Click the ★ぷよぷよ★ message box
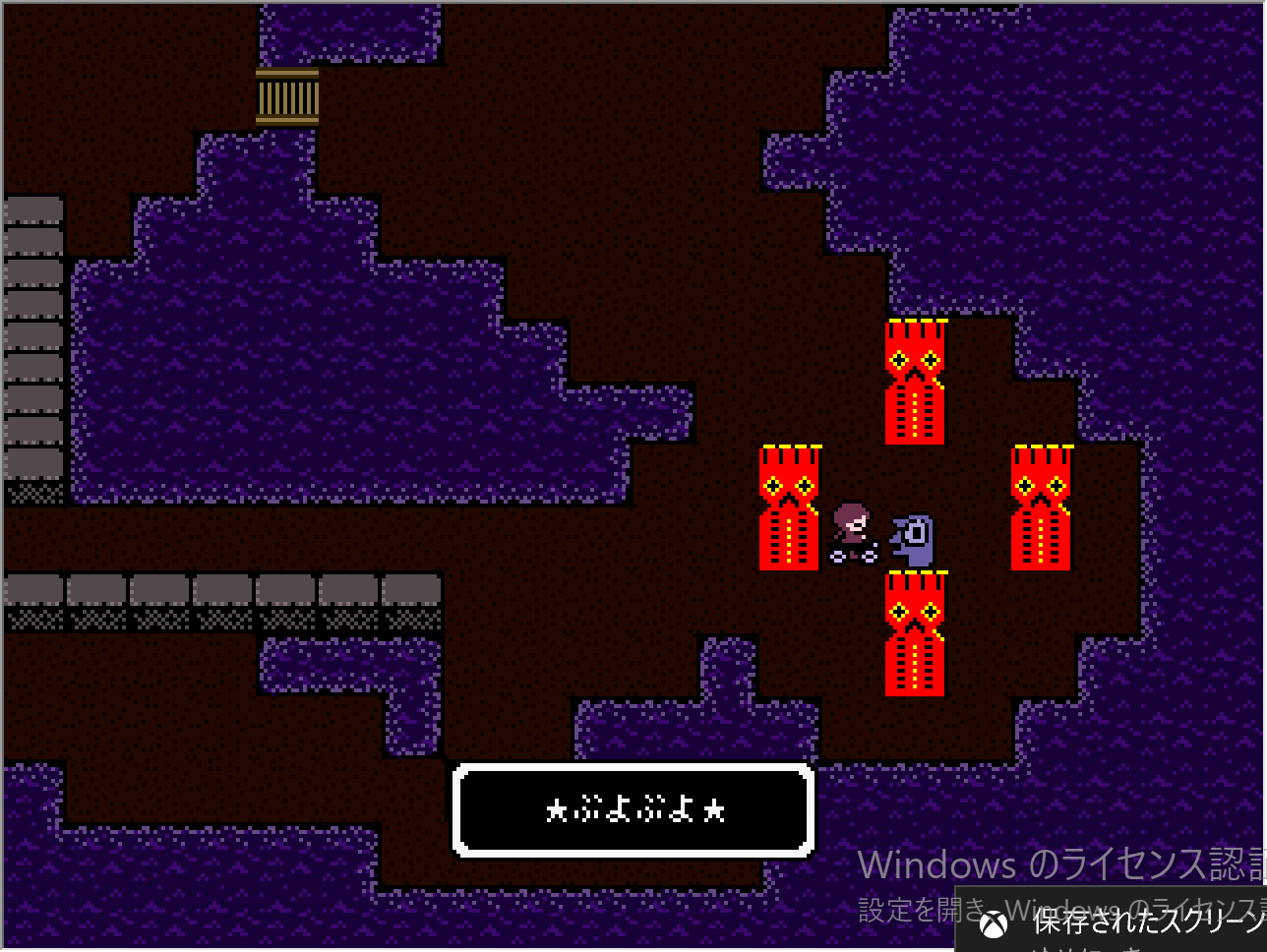This screenshot has width=1267, height=952. click(633, 809)
